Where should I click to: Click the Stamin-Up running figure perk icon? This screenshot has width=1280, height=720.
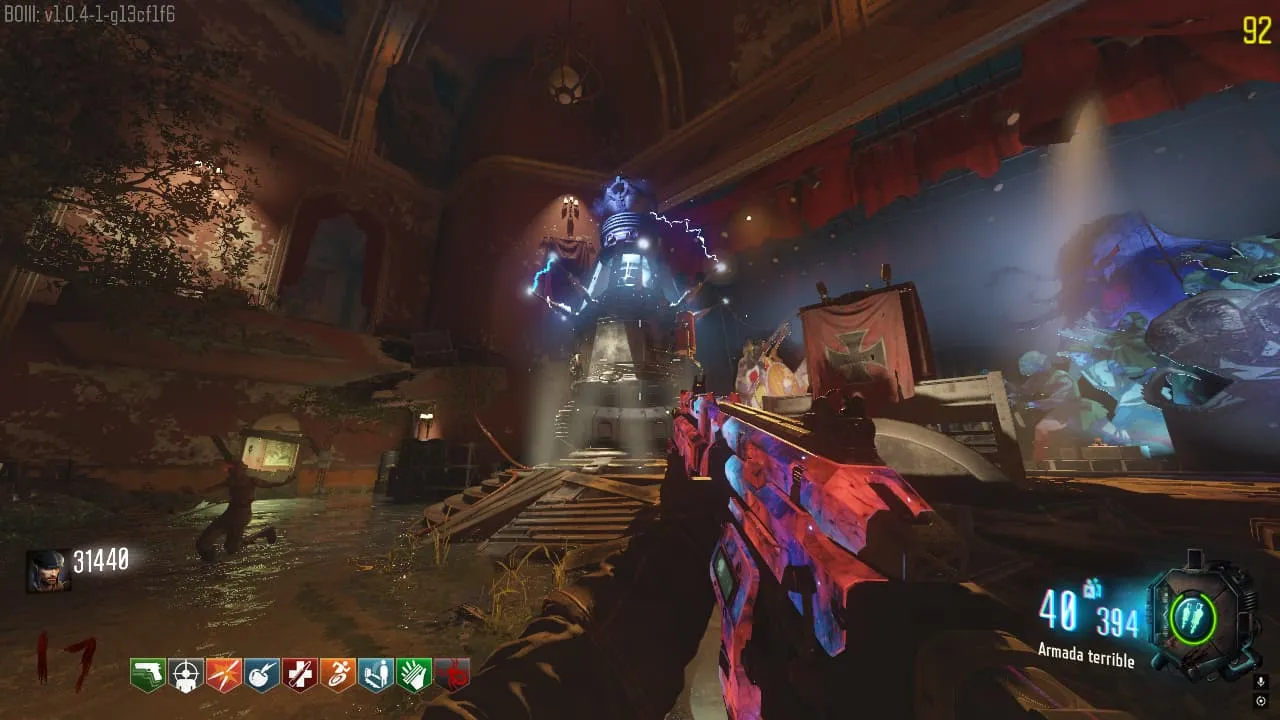[337, 675]
